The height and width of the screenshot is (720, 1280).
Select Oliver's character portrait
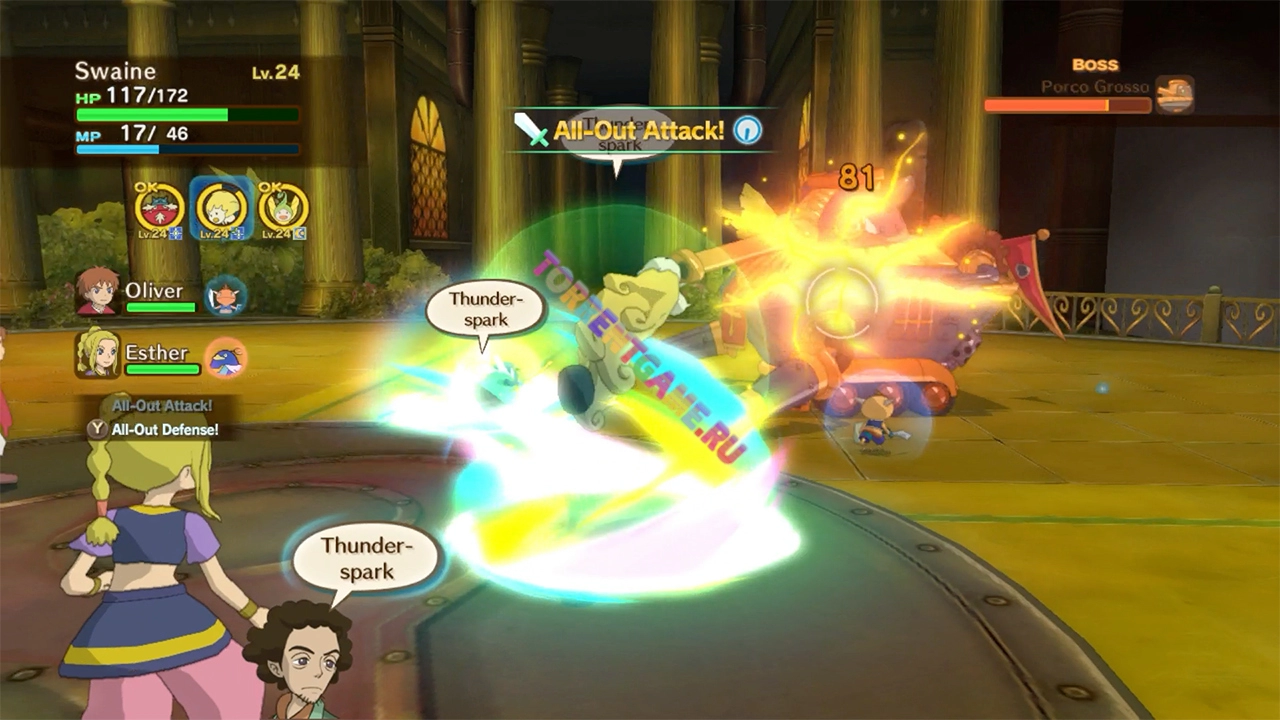97,291
